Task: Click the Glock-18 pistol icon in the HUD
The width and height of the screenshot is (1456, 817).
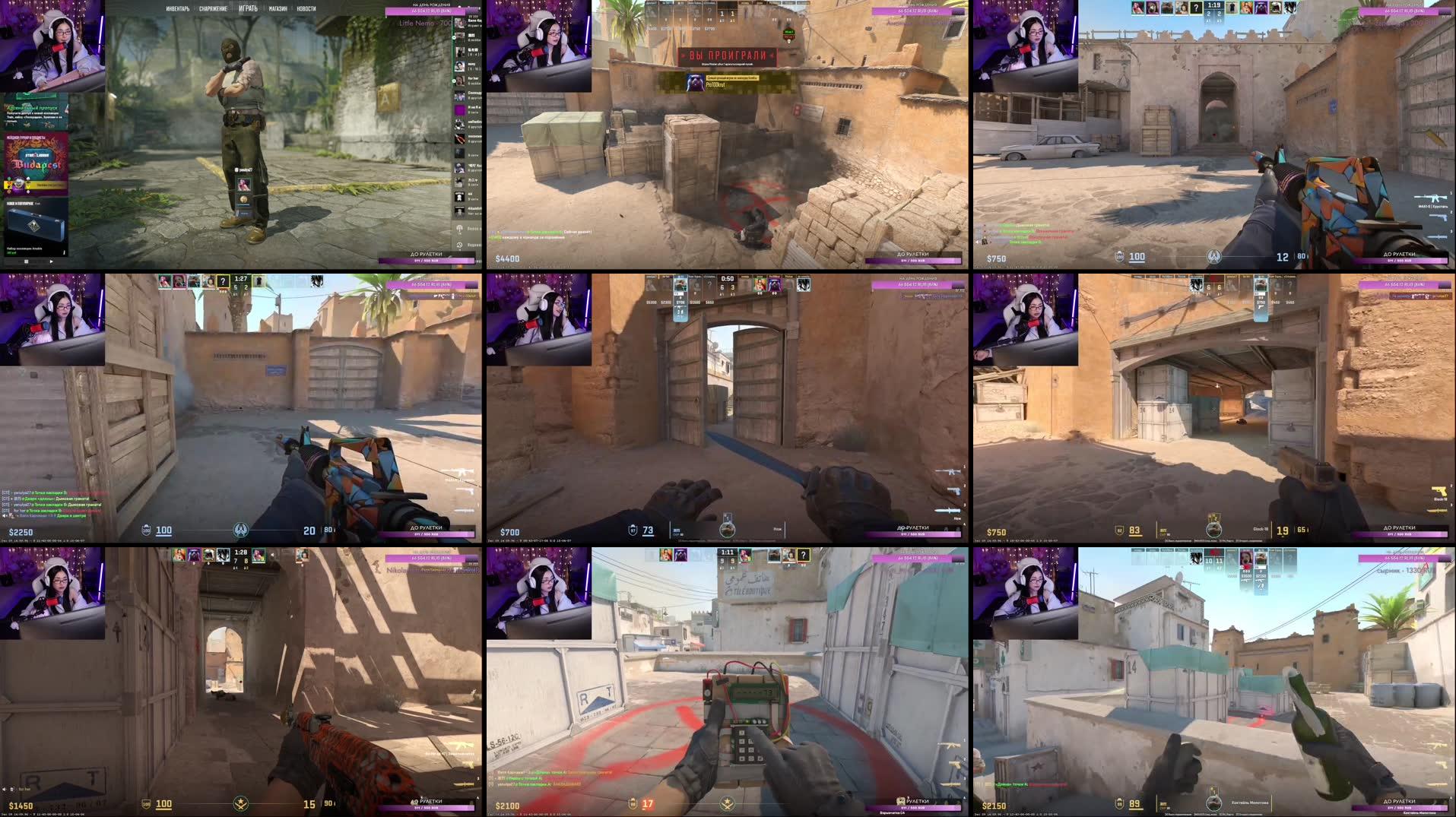Action: pyautogui.click(x=1439, y=491)
